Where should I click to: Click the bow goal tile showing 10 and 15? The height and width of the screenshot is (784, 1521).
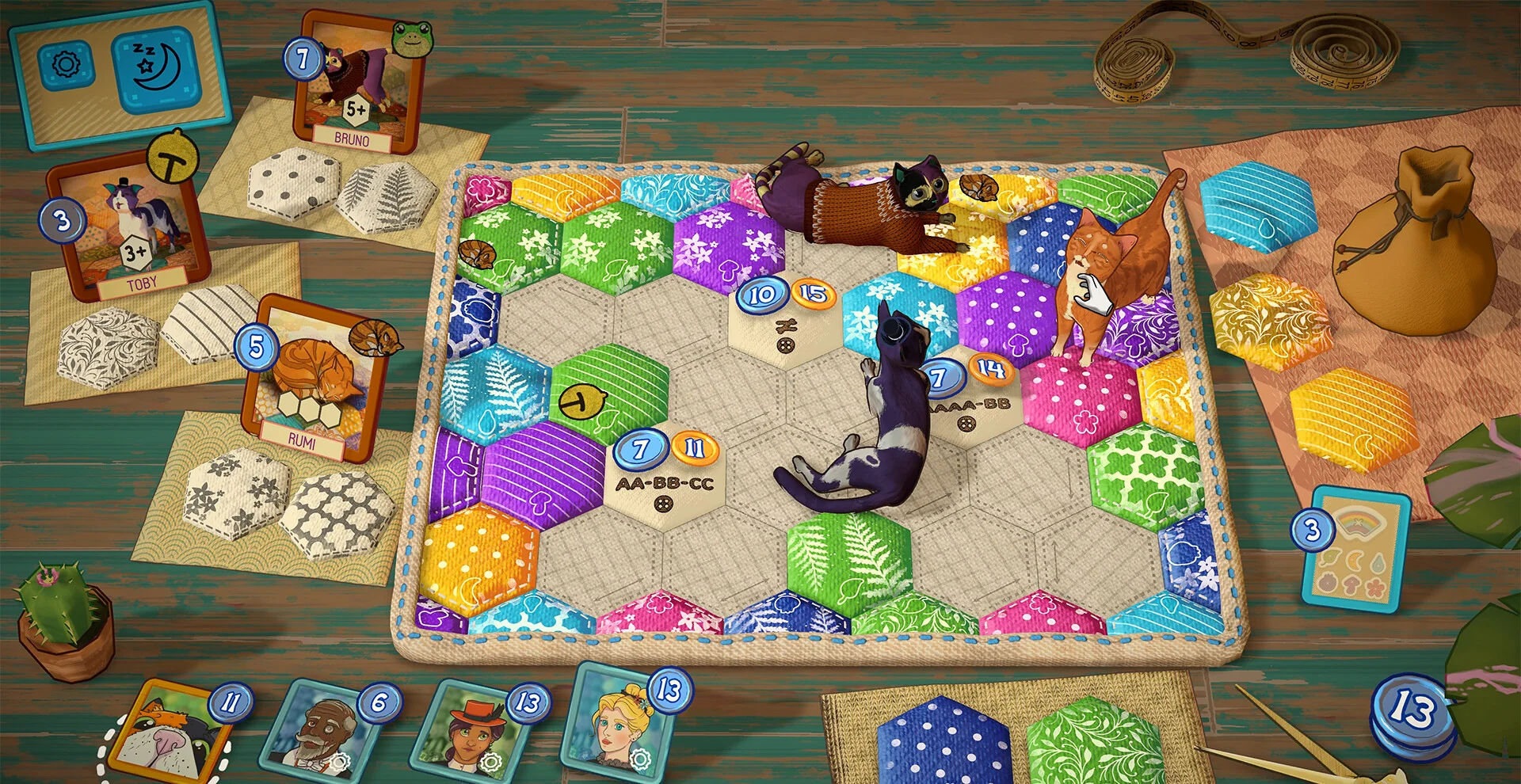pos(784,325)
